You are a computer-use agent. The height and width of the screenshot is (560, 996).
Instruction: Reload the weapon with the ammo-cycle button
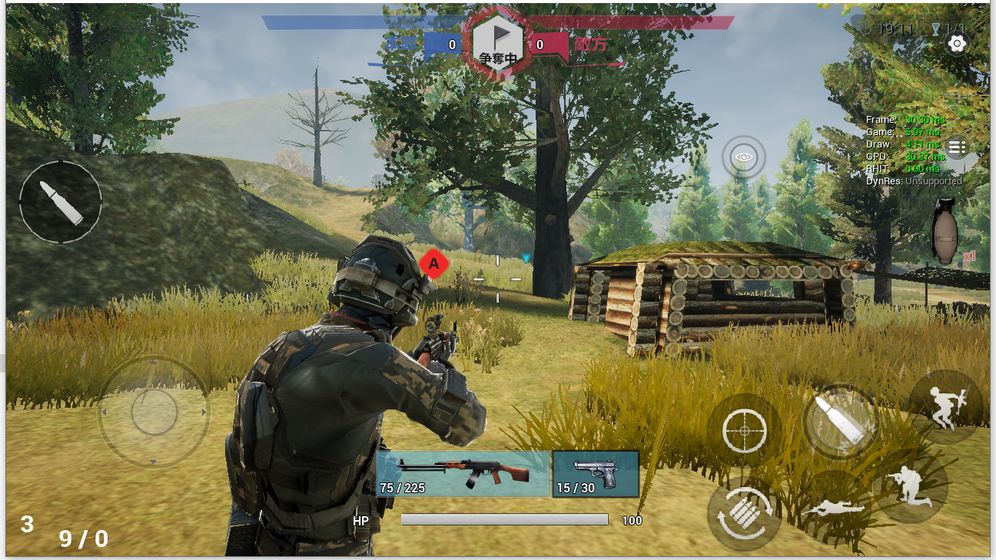point(744,514)
